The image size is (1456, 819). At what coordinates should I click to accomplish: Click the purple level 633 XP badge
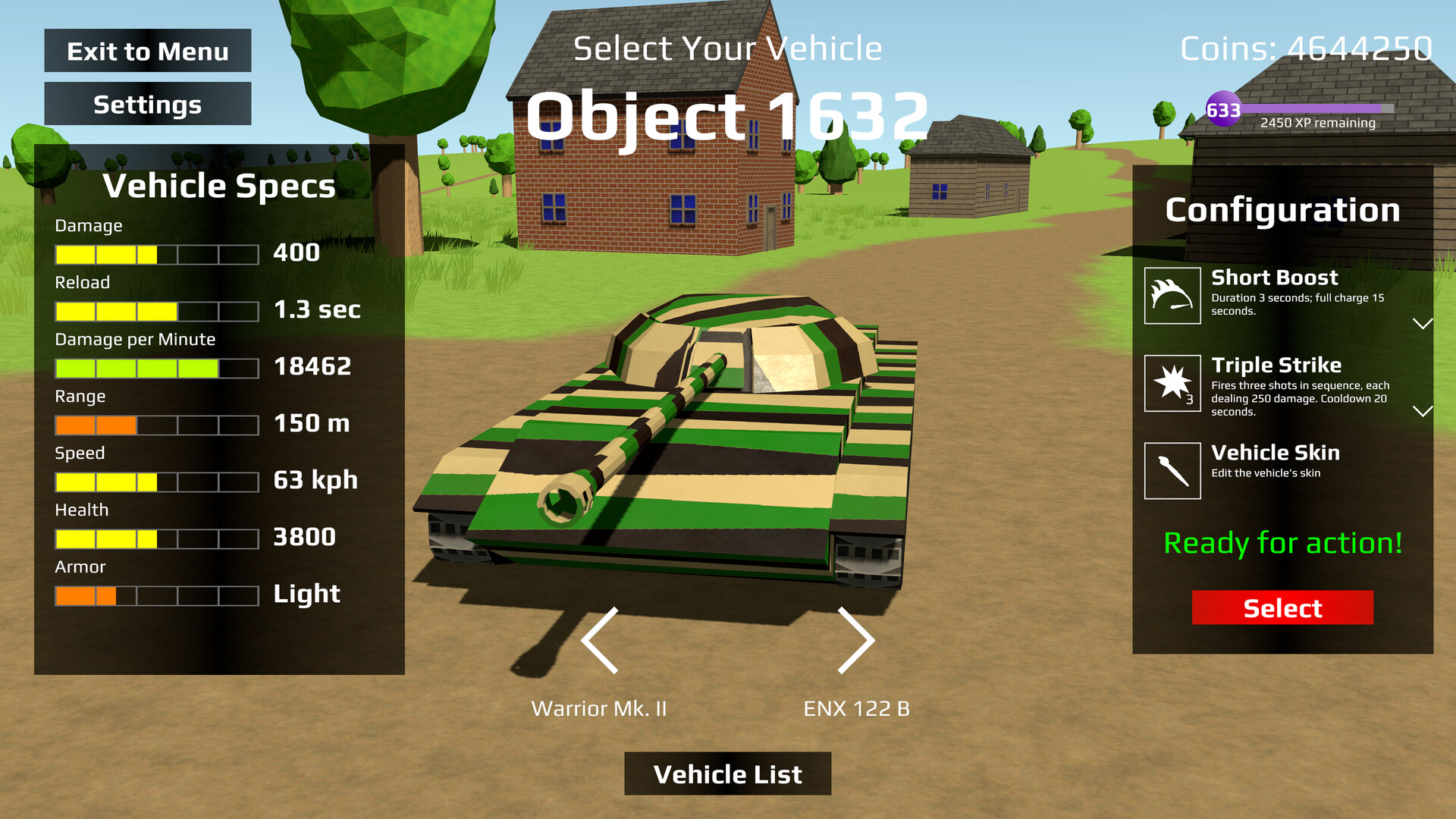(1222, 110)
